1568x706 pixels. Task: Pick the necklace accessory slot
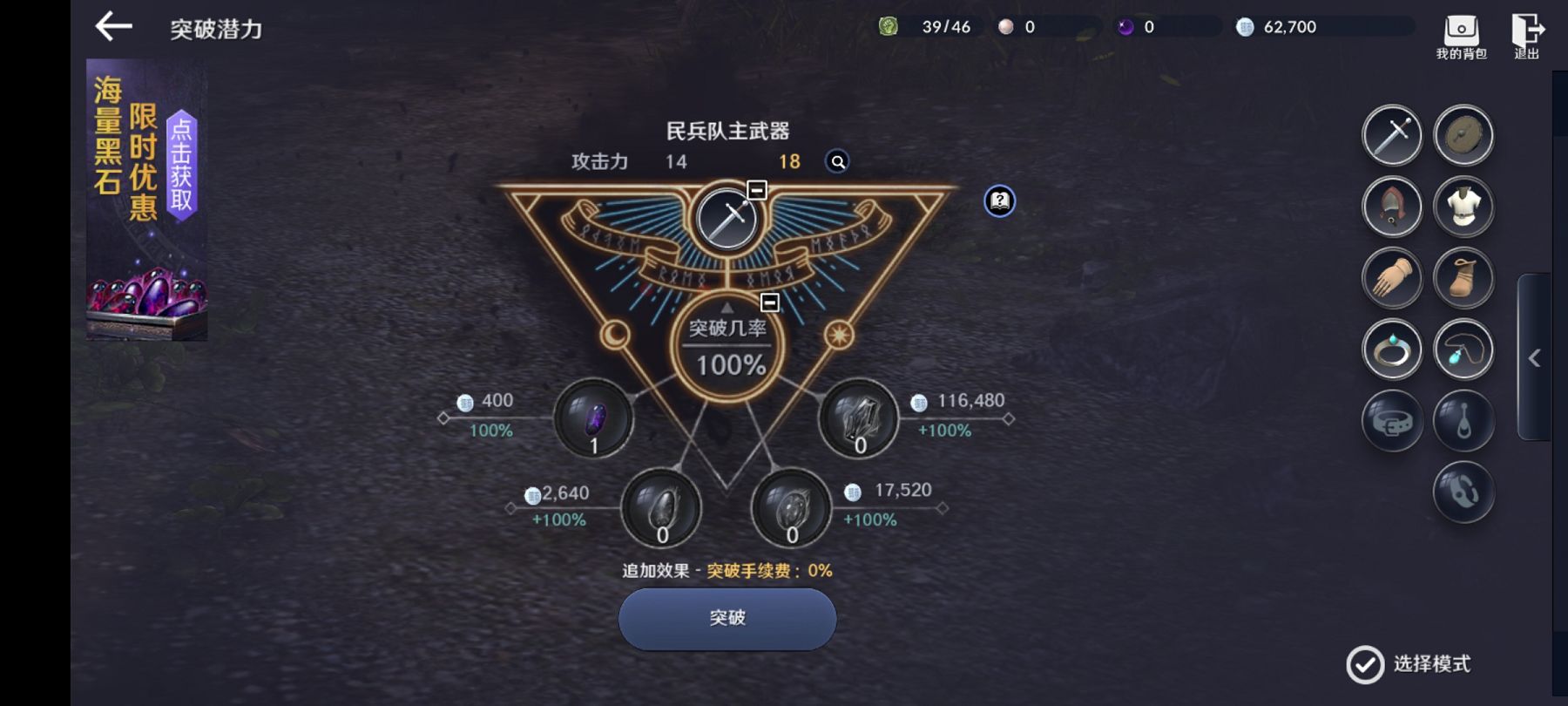tap(1463, 350)
